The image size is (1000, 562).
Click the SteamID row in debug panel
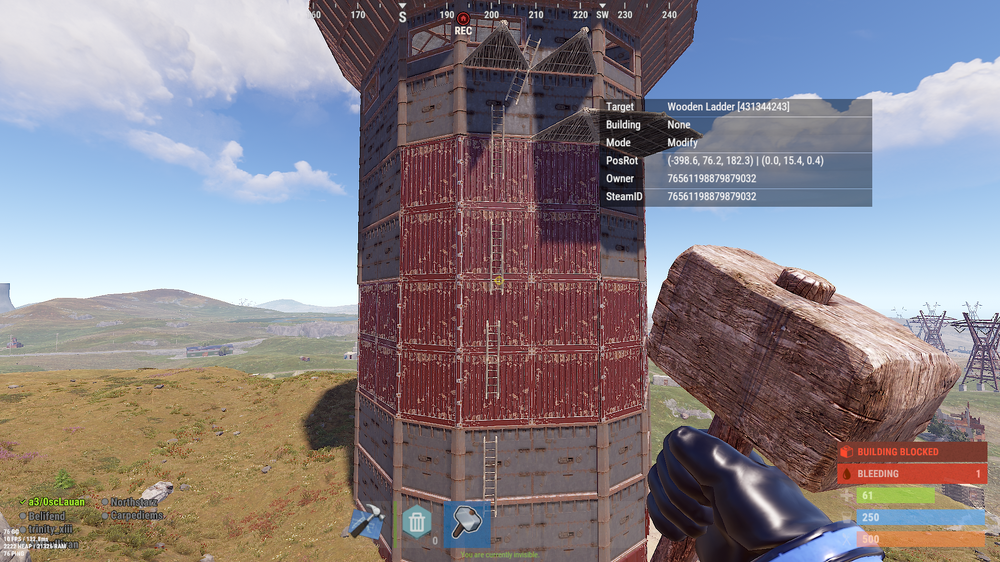click(736, 197)
